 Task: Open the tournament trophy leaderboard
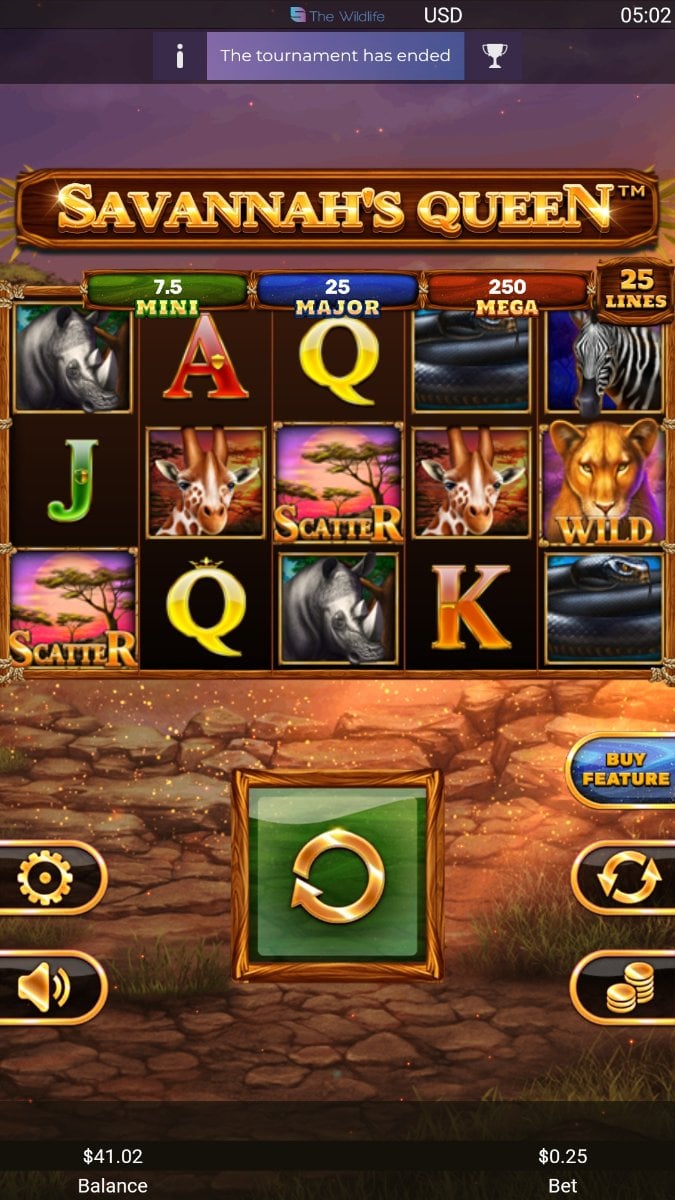click(x=495, y=56)
